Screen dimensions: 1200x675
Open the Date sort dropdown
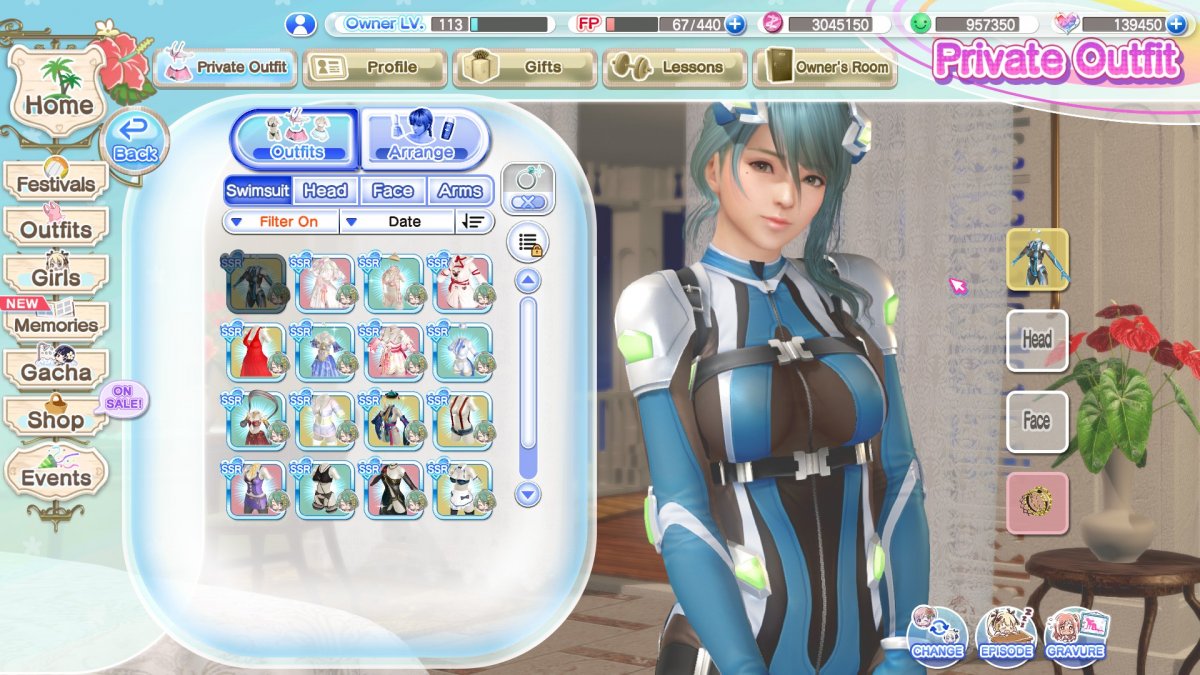[396, 221]
